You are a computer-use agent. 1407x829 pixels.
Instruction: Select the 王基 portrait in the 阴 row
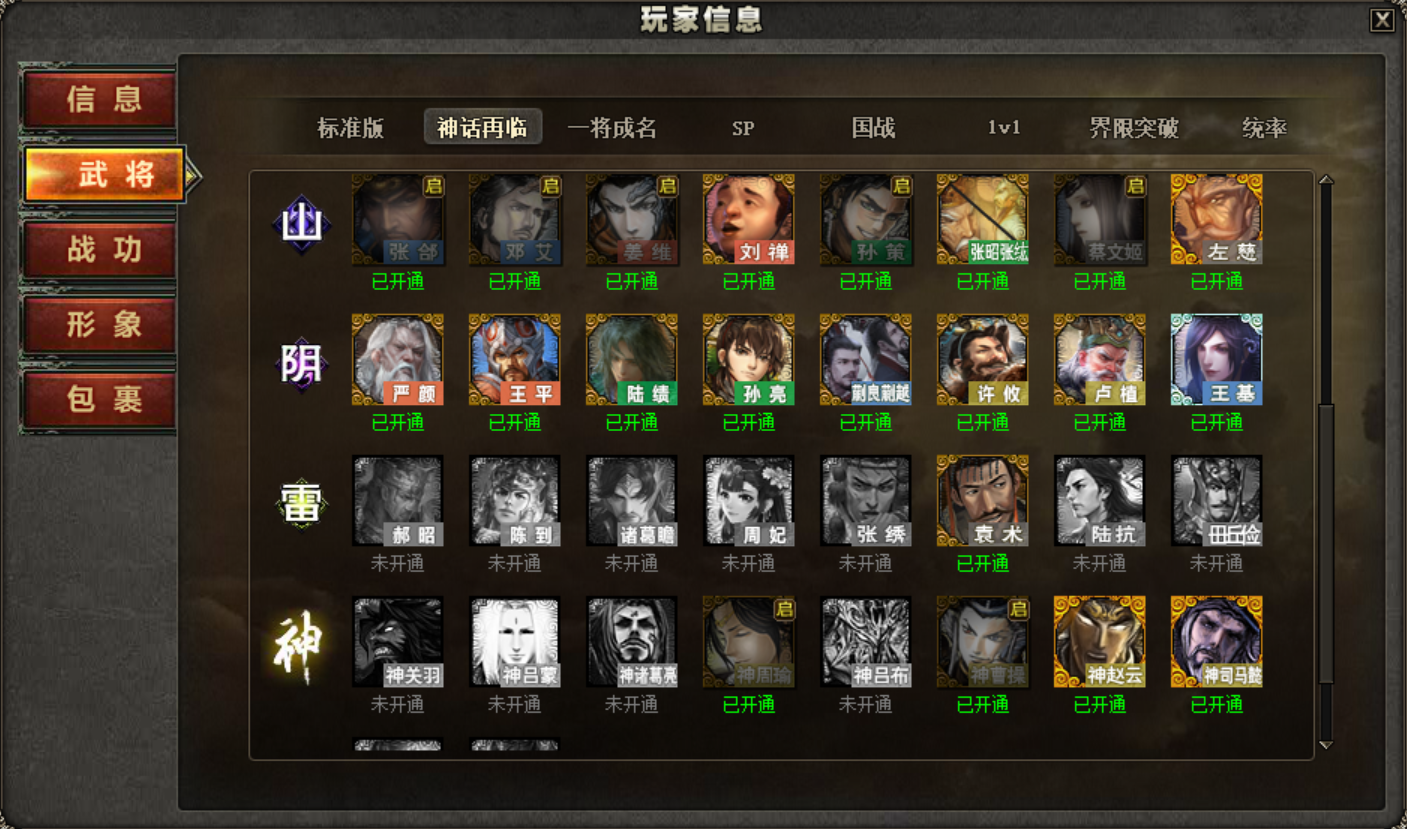(1216, 361)
